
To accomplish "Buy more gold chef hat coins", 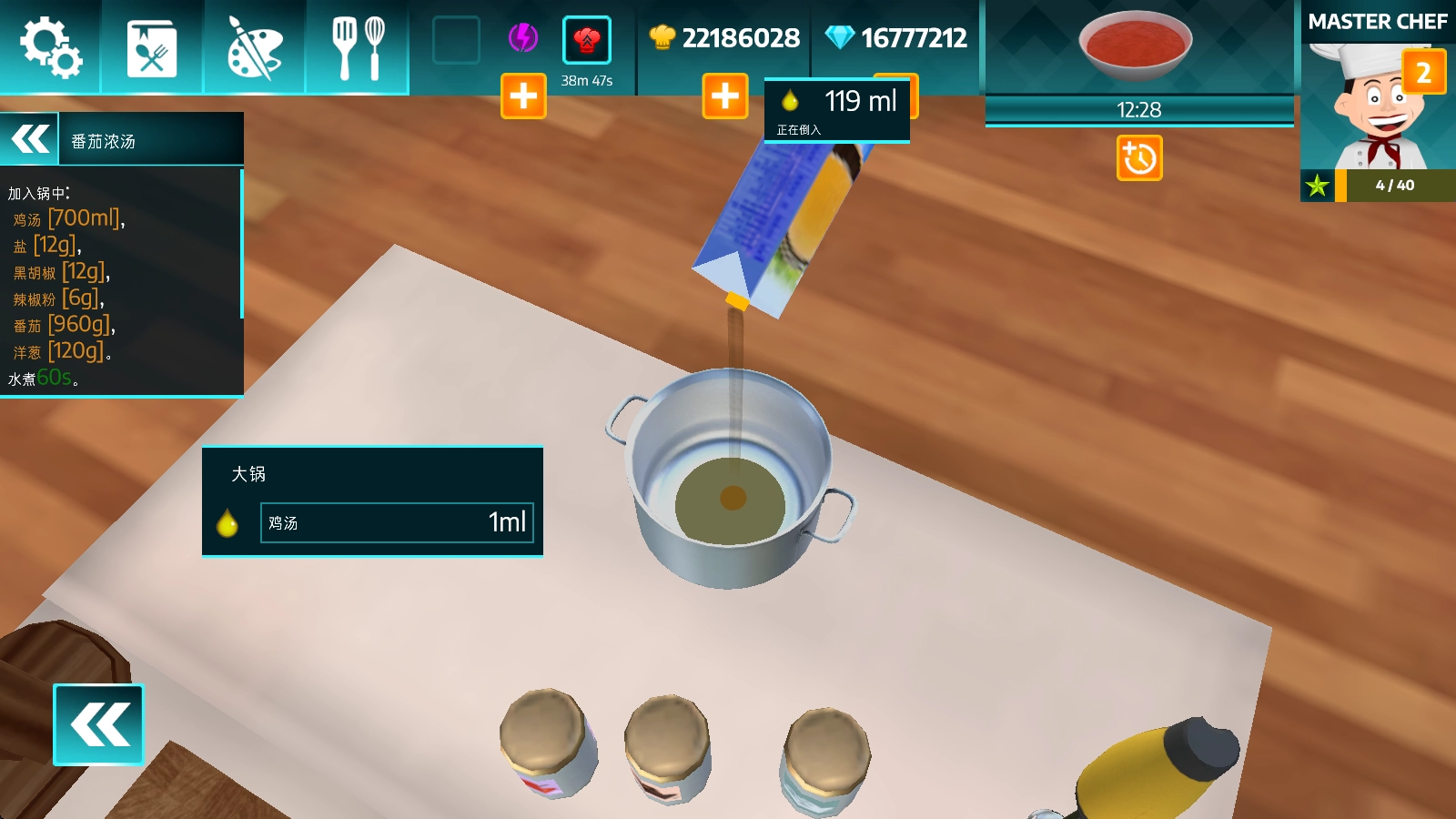I will 725,96.
